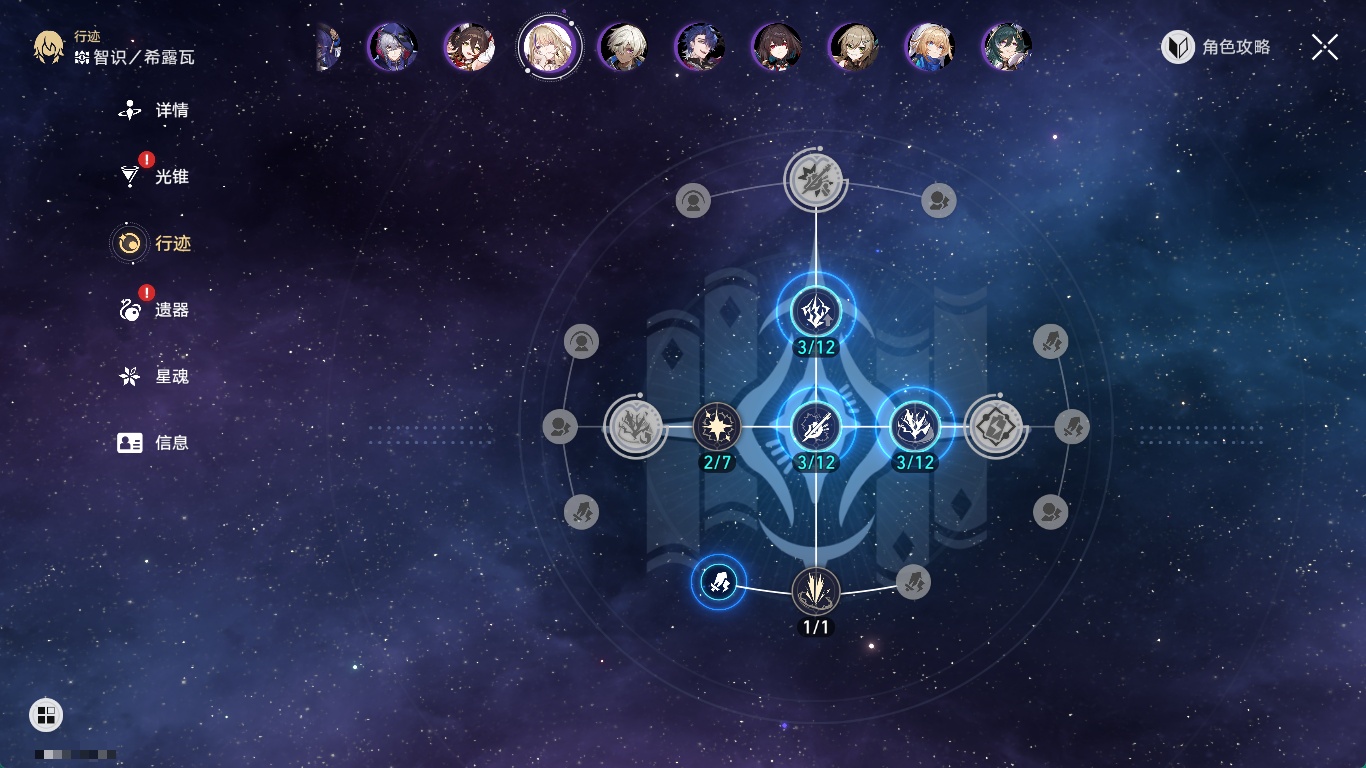Go to the 星魂 eidolon tab
Image resolution: width=1366 pixels, height=768 pixels.
pos(154,377)
